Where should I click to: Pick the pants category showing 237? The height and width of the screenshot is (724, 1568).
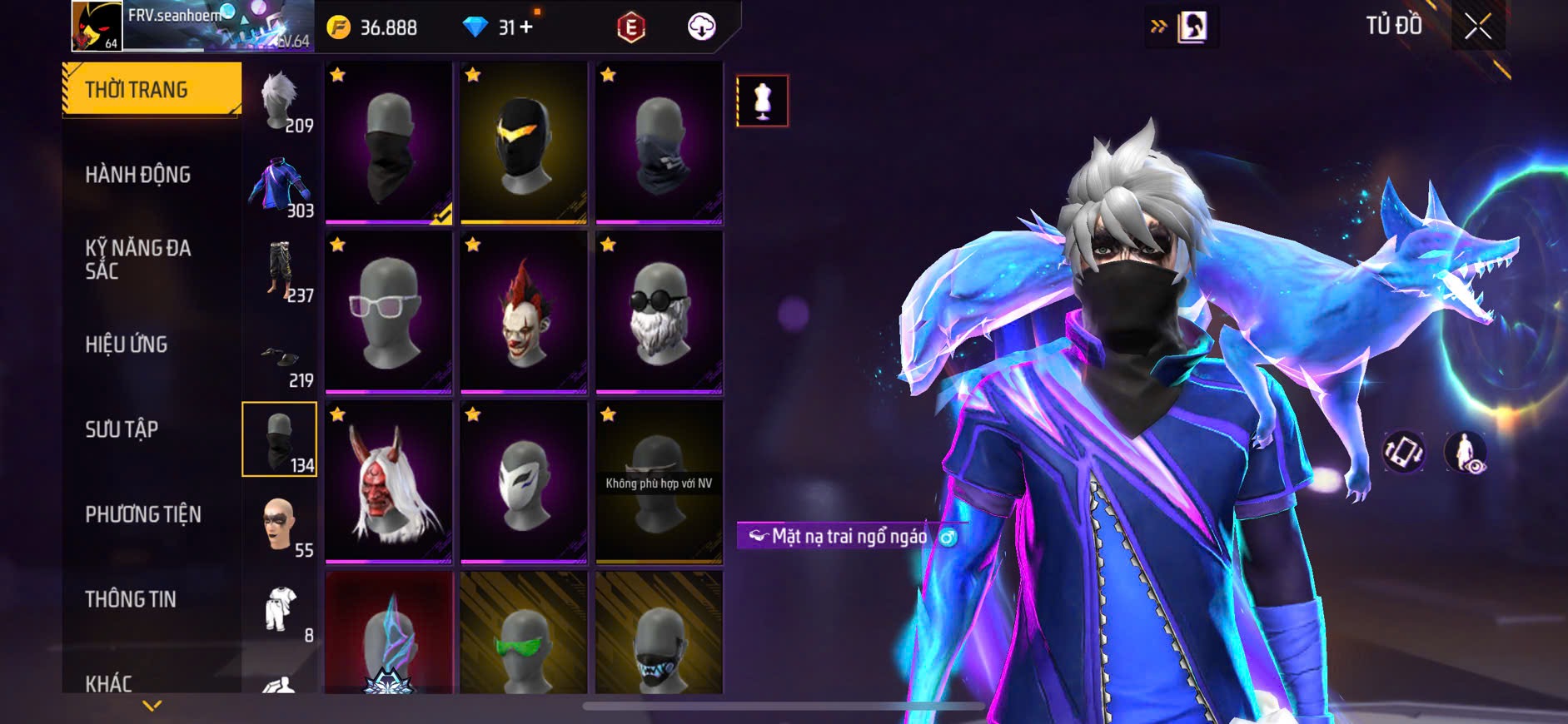click(280, 271)
